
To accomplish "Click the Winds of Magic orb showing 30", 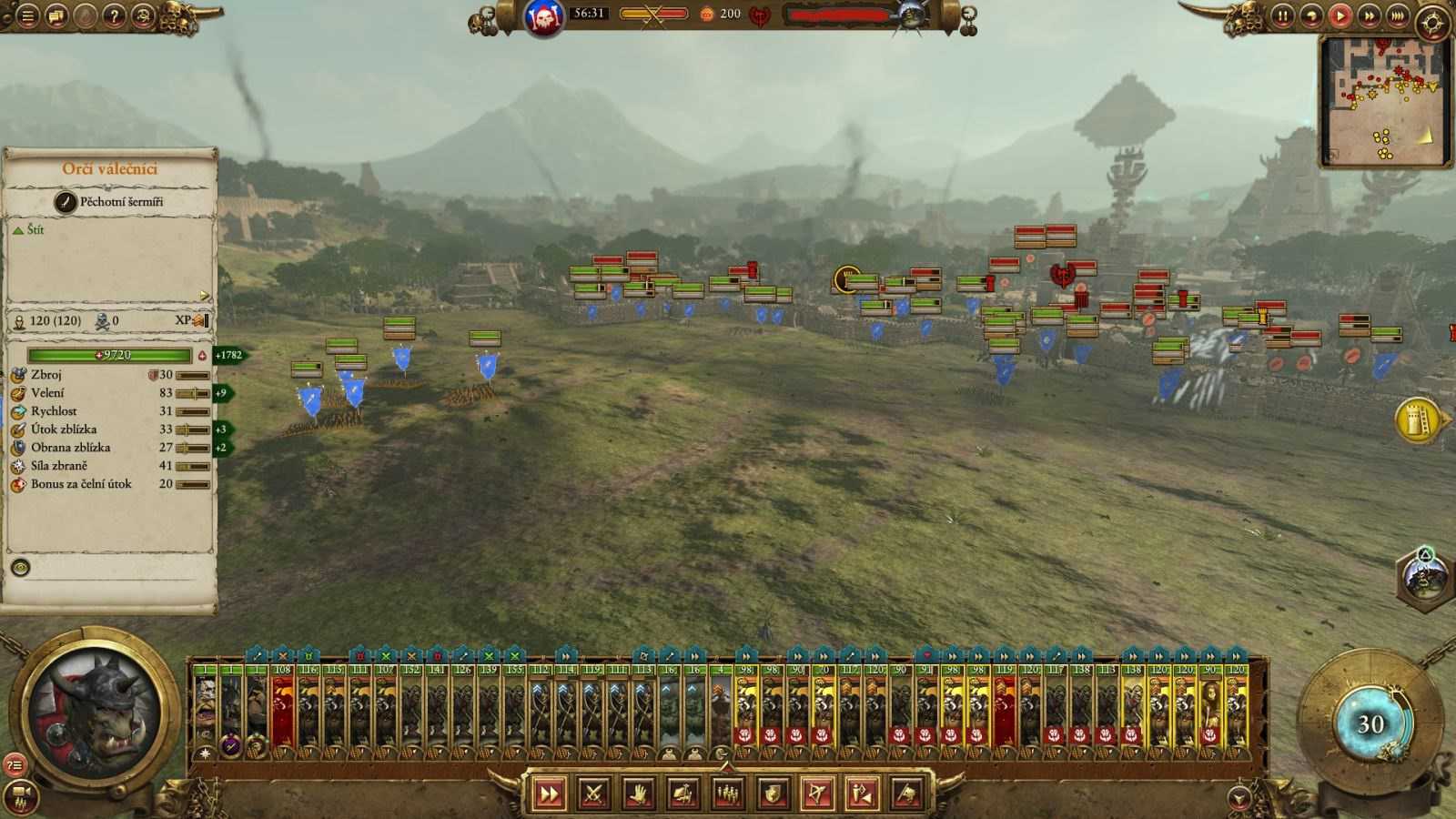I will [1370, 723].
